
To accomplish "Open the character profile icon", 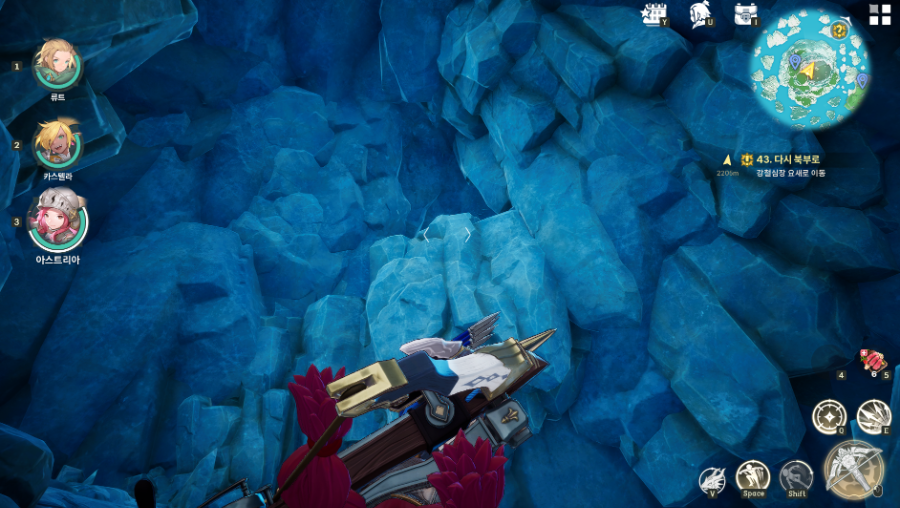I will pos(700,14).
